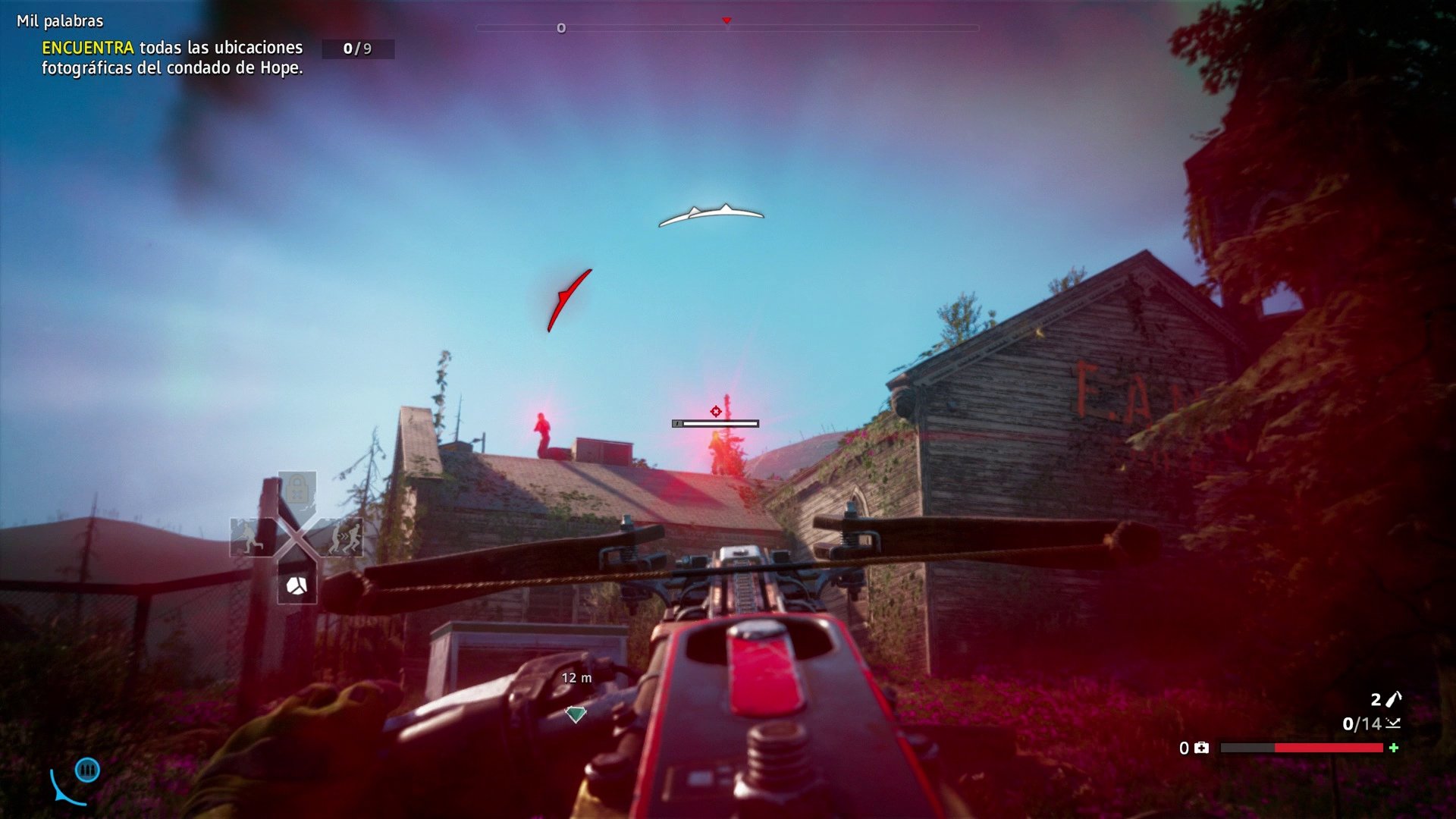Image resolution: width=1456 pixels, height=819 pixels.
Task: Click the enemy health bar above the crosshair
Action: [x=716, y=422]
